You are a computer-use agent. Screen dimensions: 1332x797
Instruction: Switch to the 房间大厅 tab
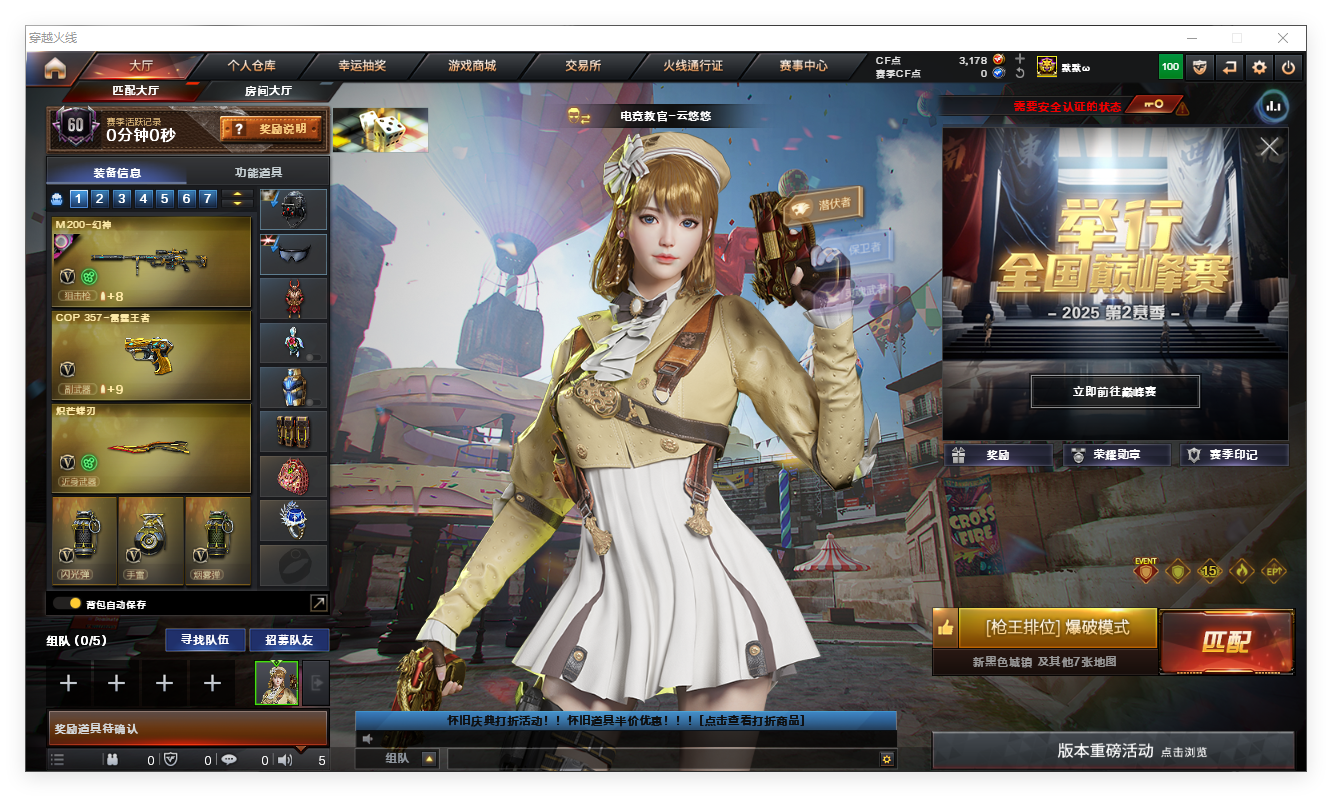tap(268, 91)
